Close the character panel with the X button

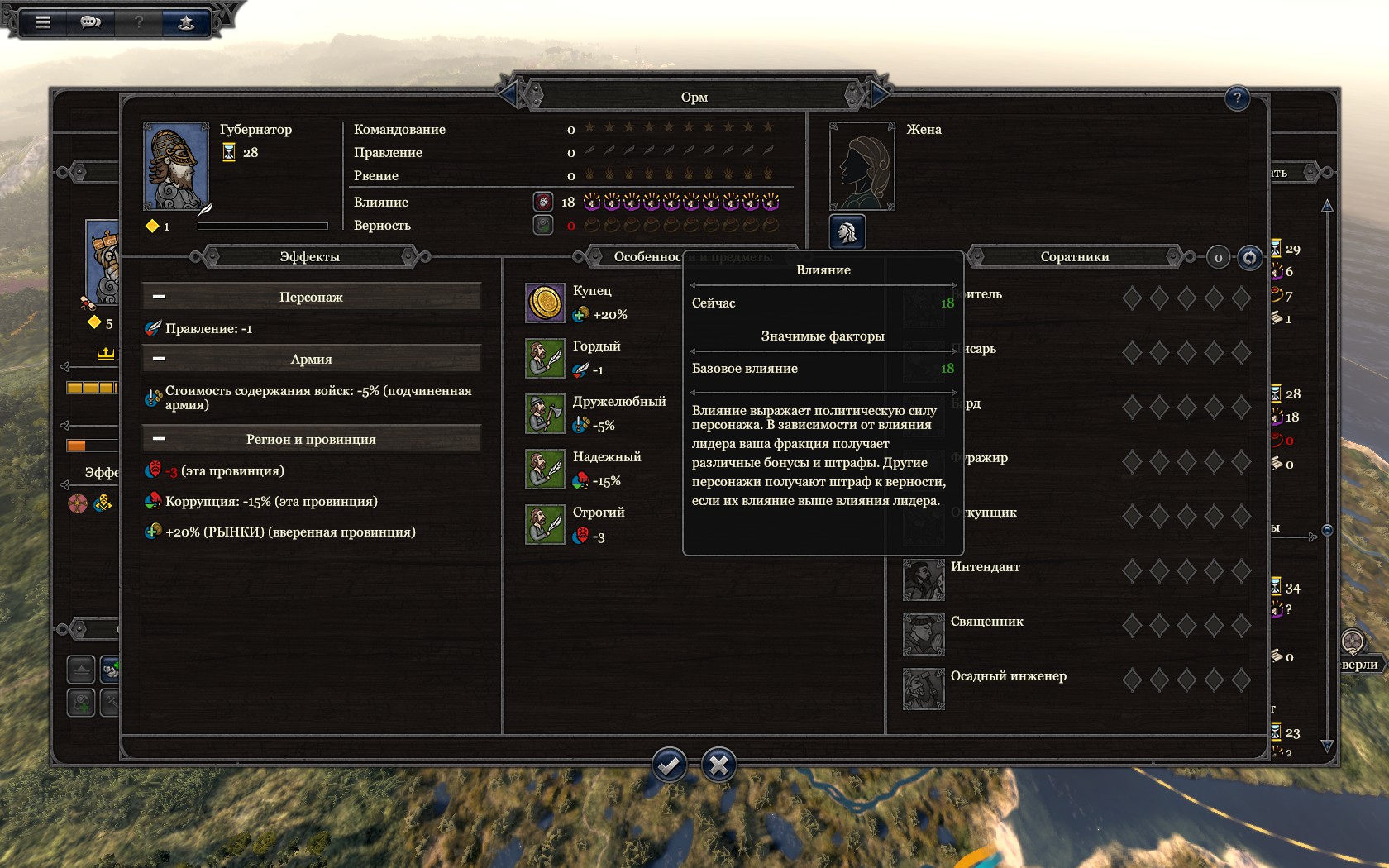click(718, 765)
